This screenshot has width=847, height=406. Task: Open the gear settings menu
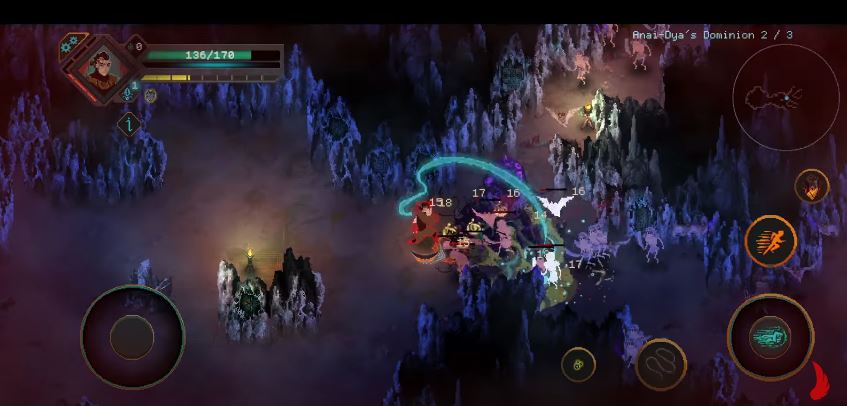[70, 44]
